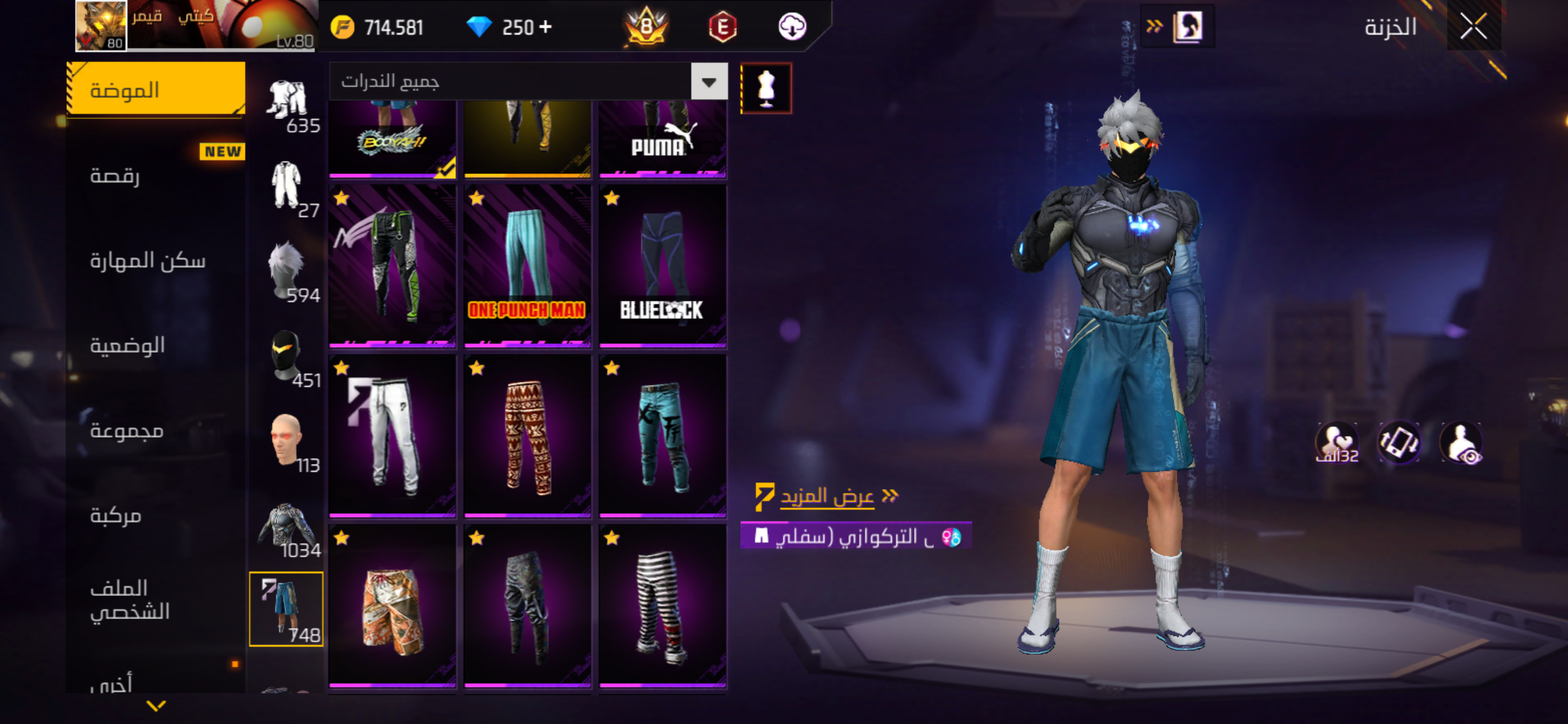This screenshot has width=1568, height=724.
Task: Switch to the الموضة fashion tab
Action: (156, 89)
